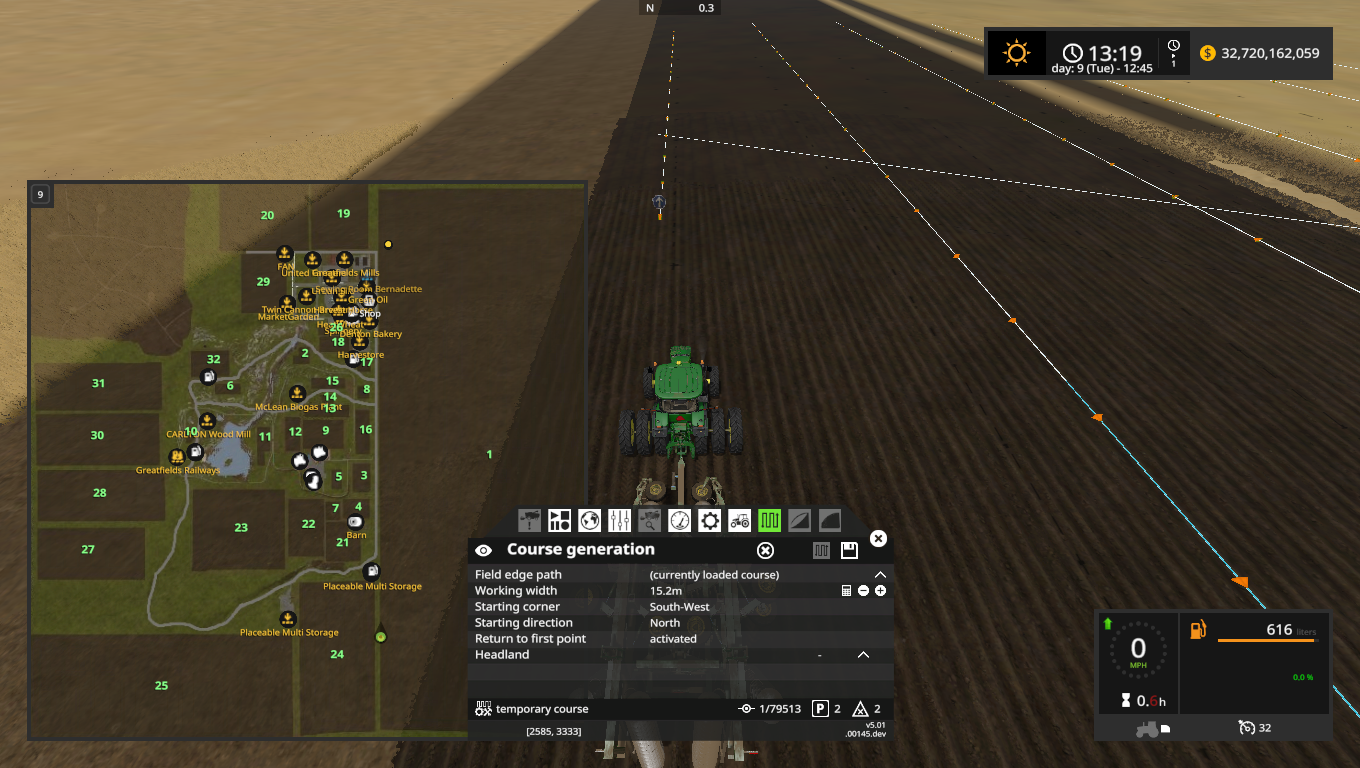Viewport: 1360px width, 768px height.
Task: Open the gear configuration icon in toolbar
Action: click(x=710, y=520)
